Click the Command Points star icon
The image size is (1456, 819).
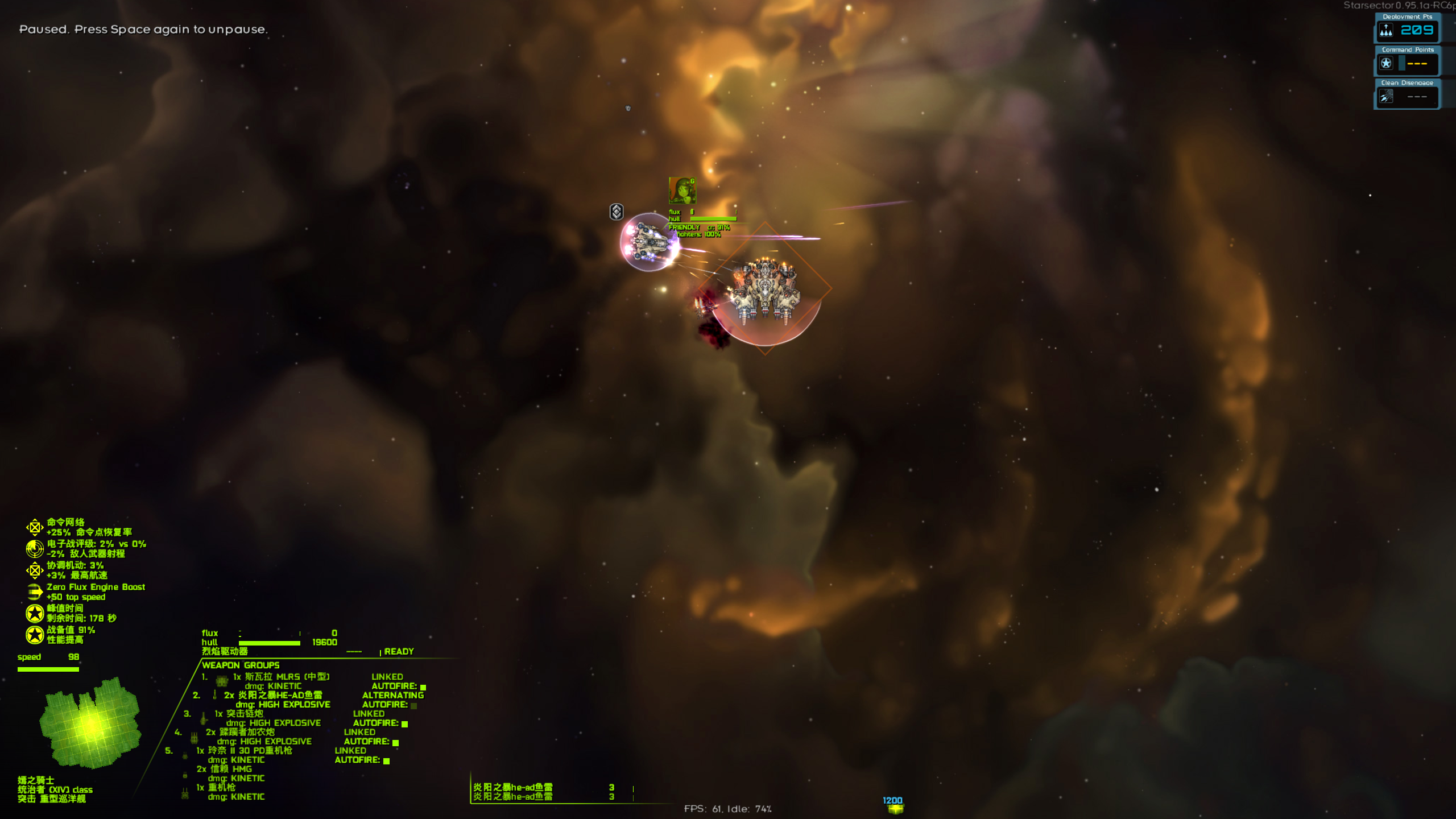pyautogui.click(x=1386, y=63)
